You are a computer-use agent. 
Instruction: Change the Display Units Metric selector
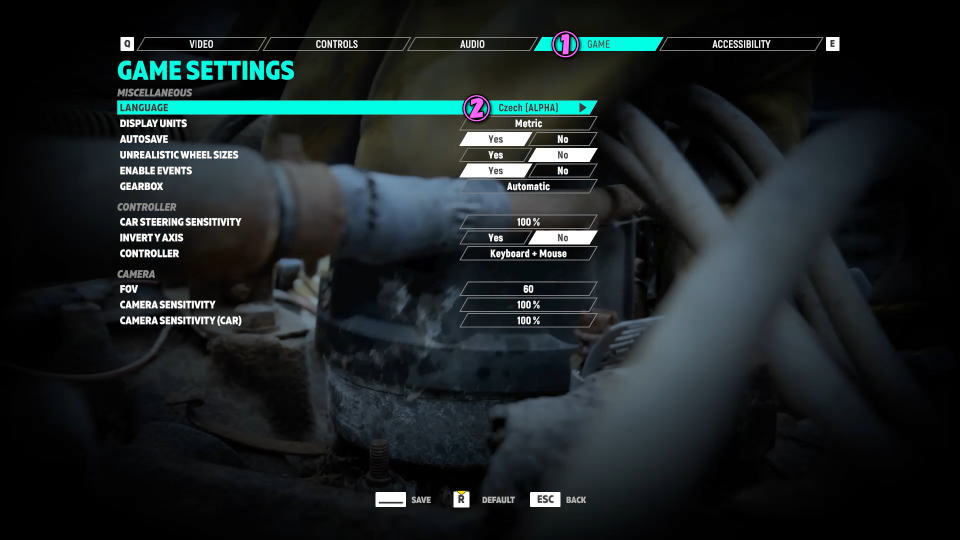528,123
